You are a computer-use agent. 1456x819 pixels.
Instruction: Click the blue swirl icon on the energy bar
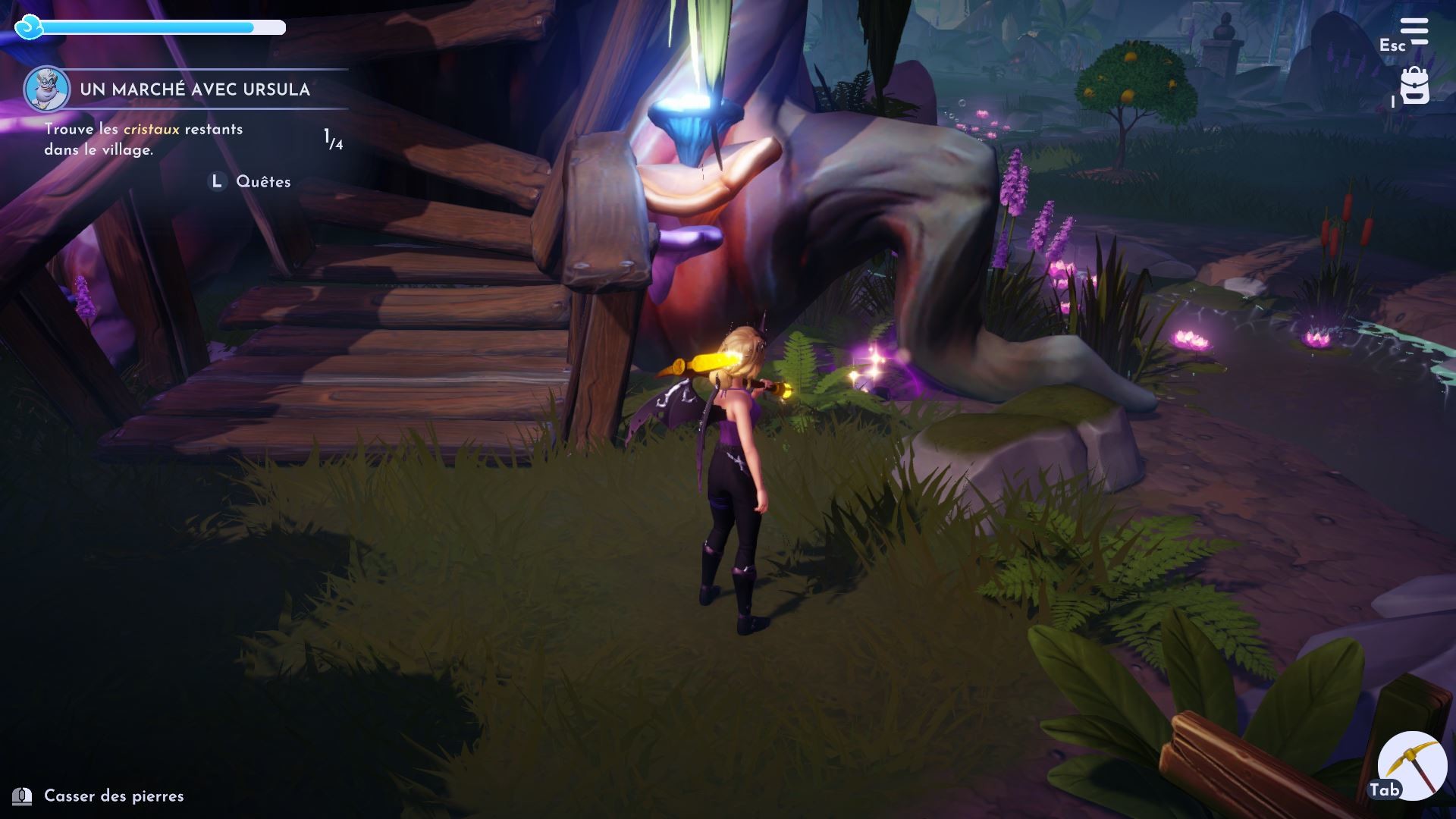click(x=28, y=27)
